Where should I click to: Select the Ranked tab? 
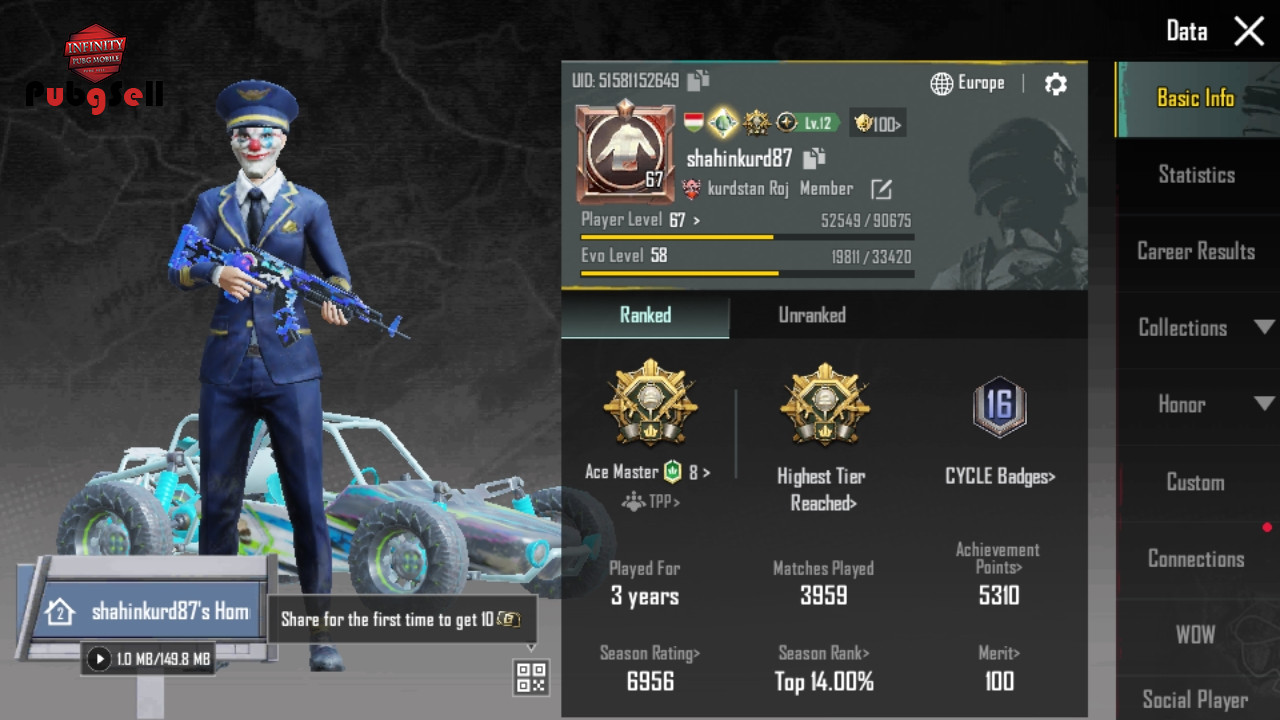(x=645, y=315)
